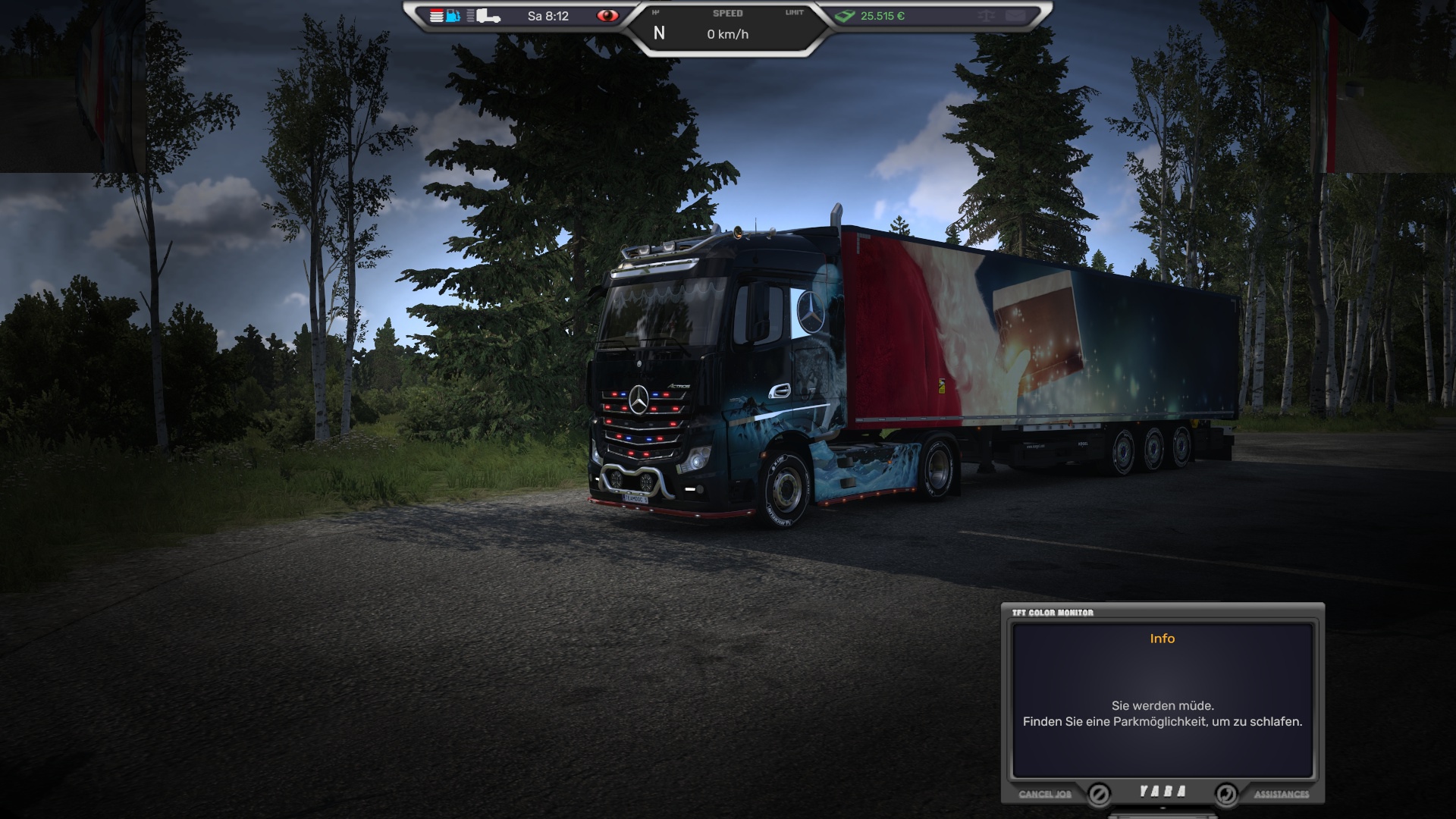Click the white truck damage icon

[488, 16]
